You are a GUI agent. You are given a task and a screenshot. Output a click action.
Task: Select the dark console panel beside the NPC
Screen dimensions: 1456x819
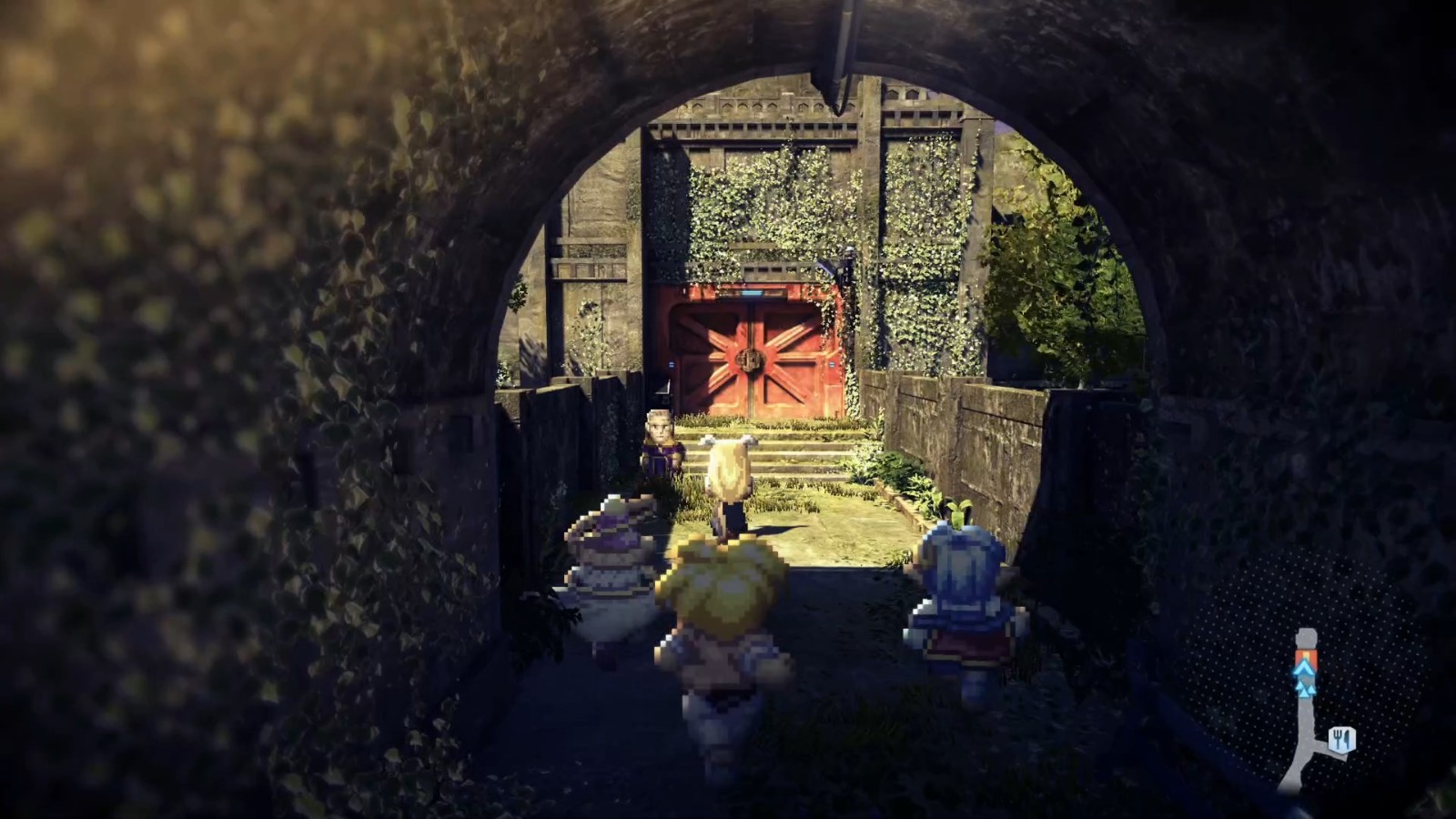663,388
